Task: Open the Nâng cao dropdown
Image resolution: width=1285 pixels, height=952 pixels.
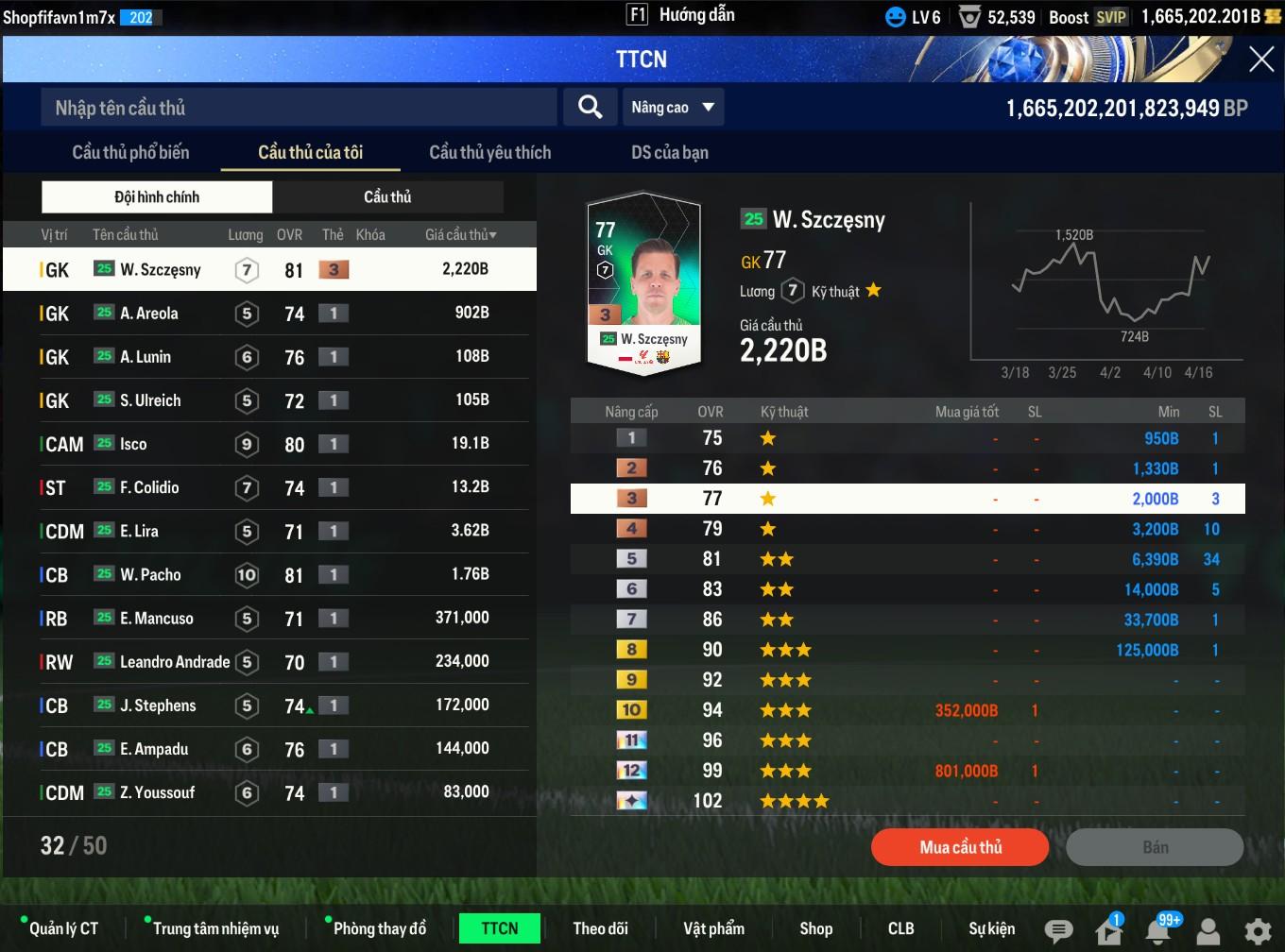Action: coord(673,108)
